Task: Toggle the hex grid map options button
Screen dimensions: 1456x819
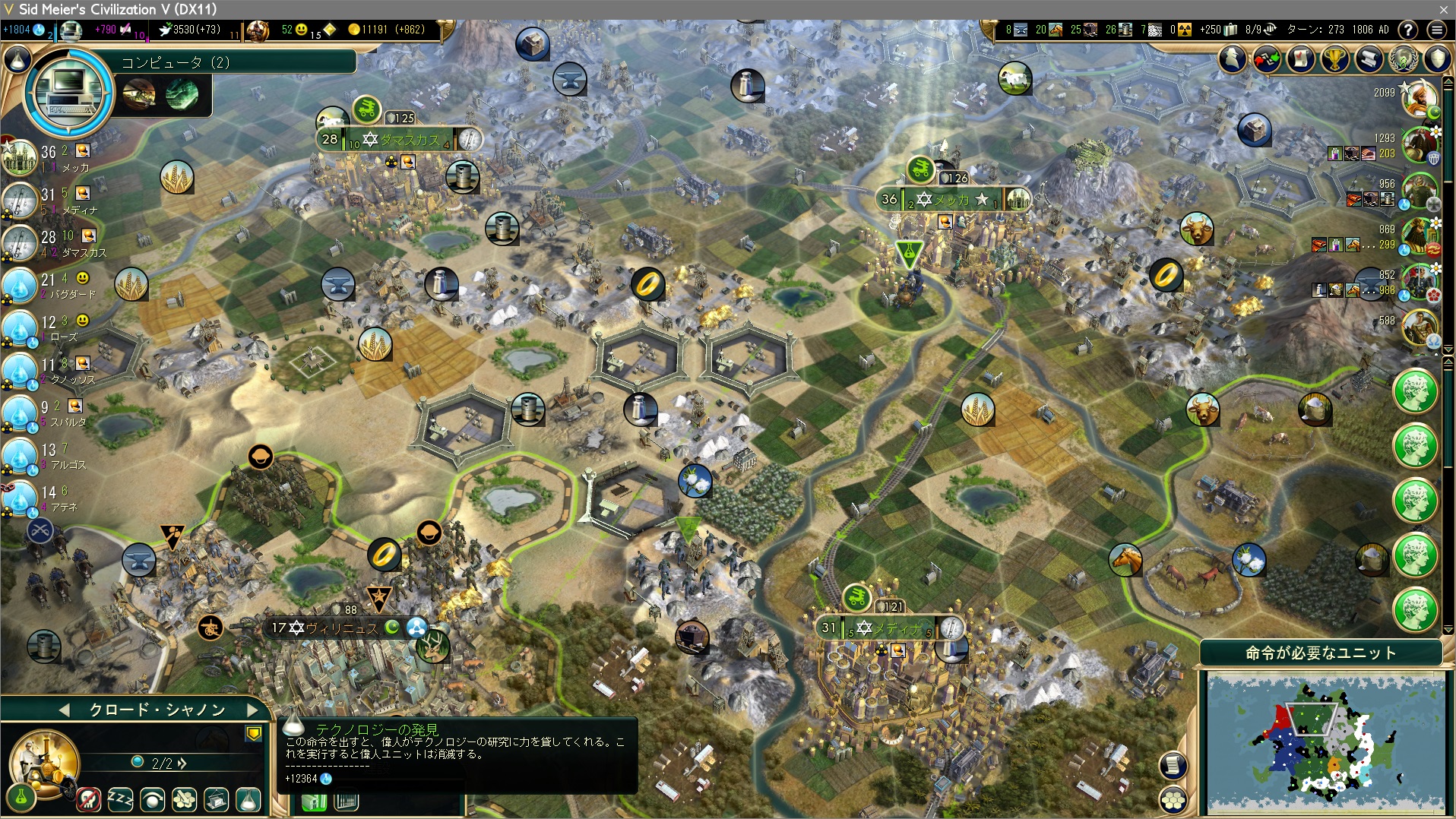Action: [1173, 798]
